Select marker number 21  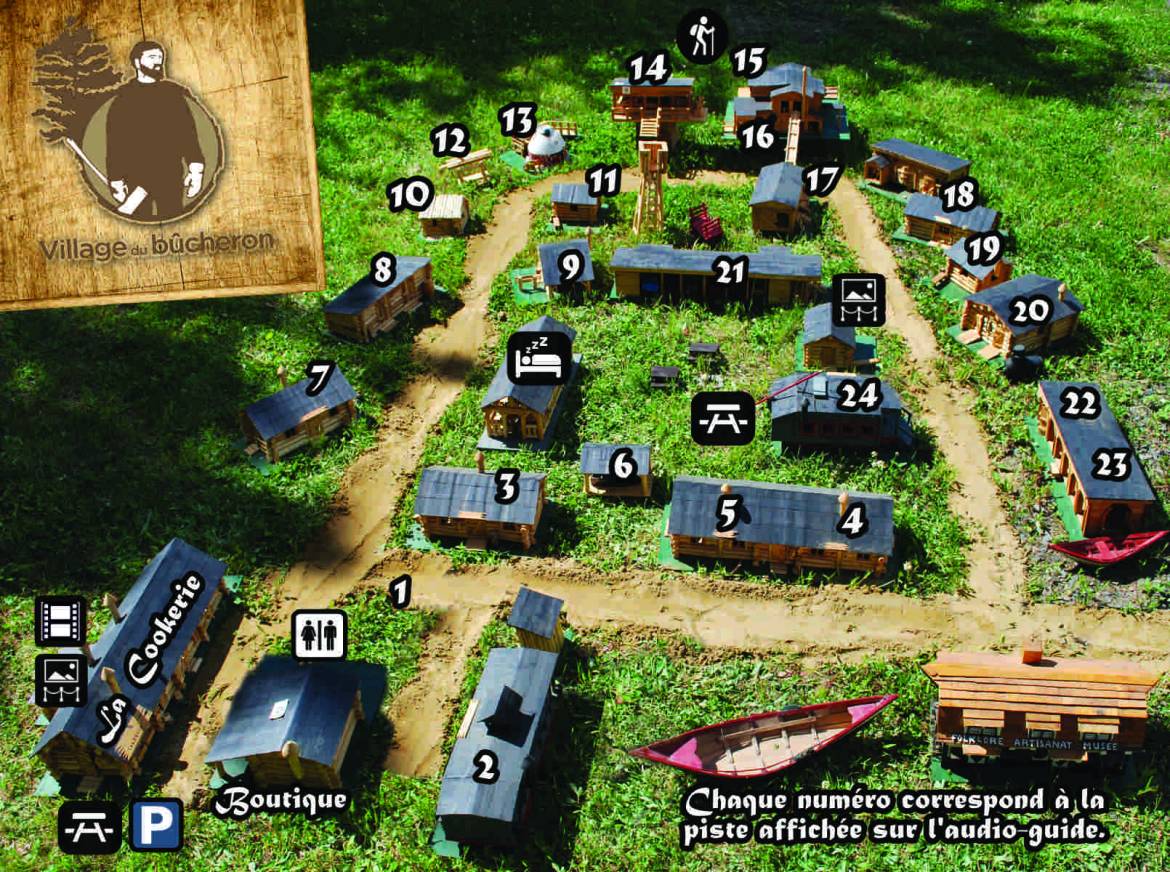point(732,270)
